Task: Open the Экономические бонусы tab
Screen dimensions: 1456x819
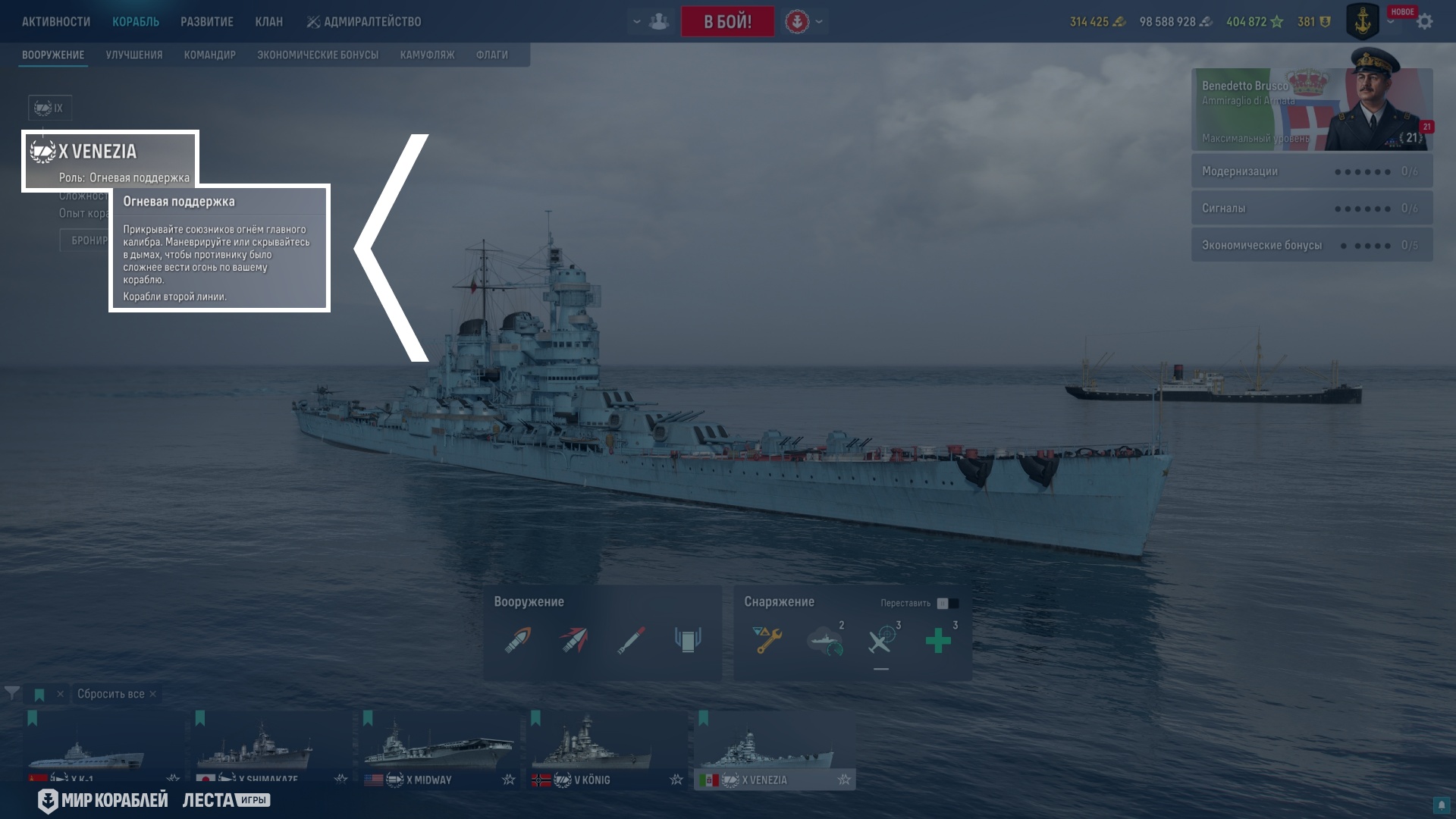Action: pyautogui.click(x=317, y=55)
